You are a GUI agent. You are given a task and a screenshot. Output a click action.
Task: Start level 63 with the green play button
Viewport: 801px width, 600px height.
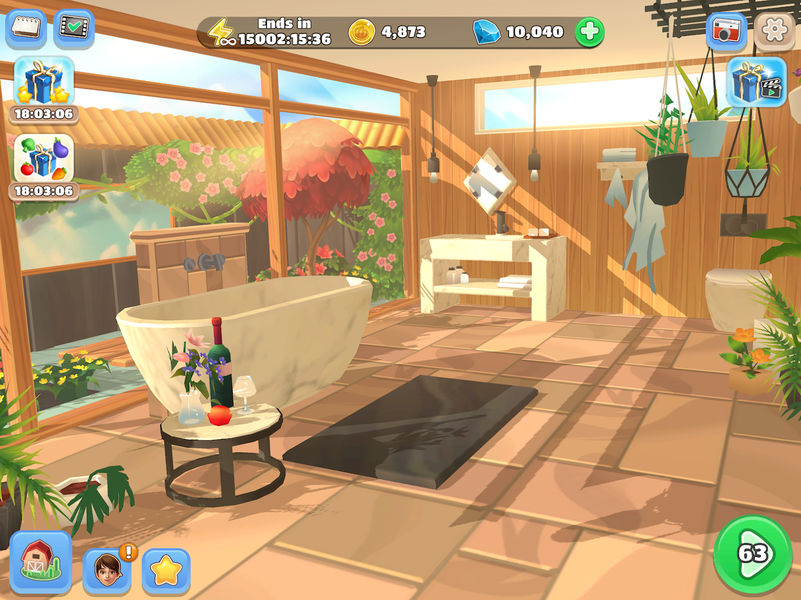pyautogui.click(x=751, y=553)
